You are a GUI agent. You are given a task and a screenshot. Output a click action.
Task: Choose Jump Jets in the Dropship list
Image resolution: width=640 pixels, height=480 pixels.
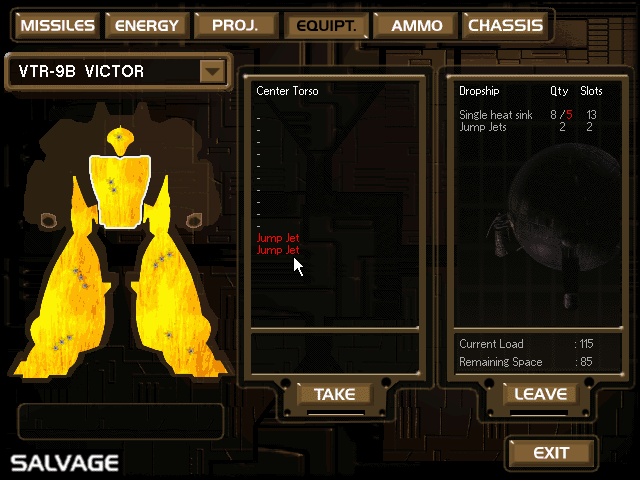pyautogui.click(x=484, y=127)
